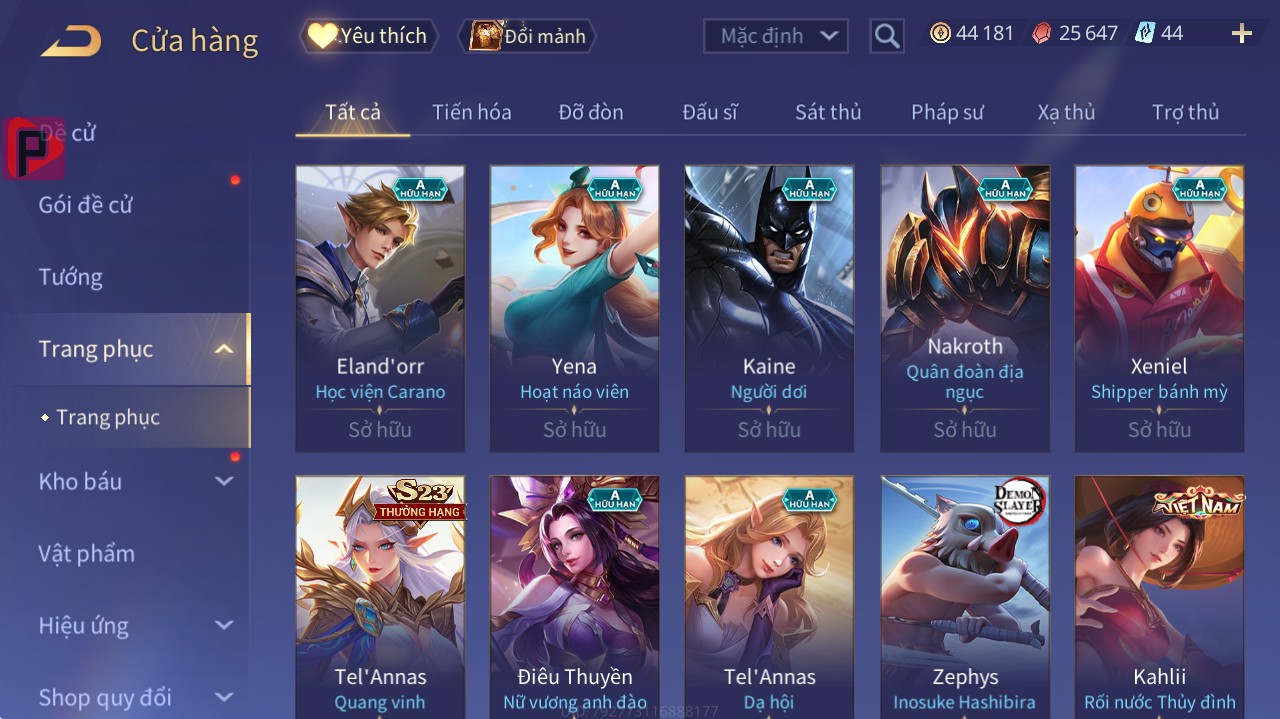Viewport: 1280px width, 719px height.
Task: View the Xạ thủ tab
Action: pyautogui.click(x=1066, y=112)
